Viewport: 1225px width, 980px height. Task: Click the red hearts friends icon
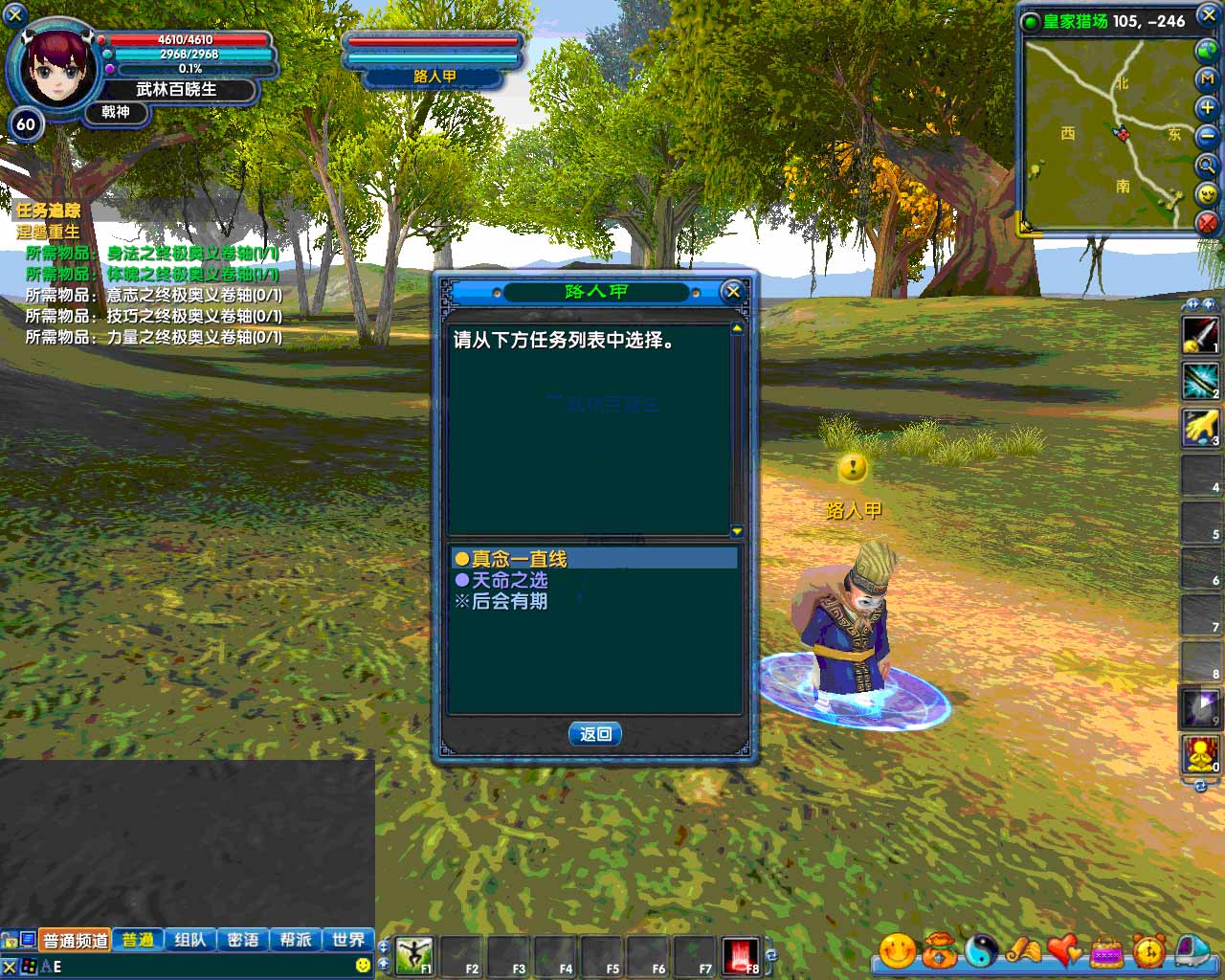(1064, 950)
